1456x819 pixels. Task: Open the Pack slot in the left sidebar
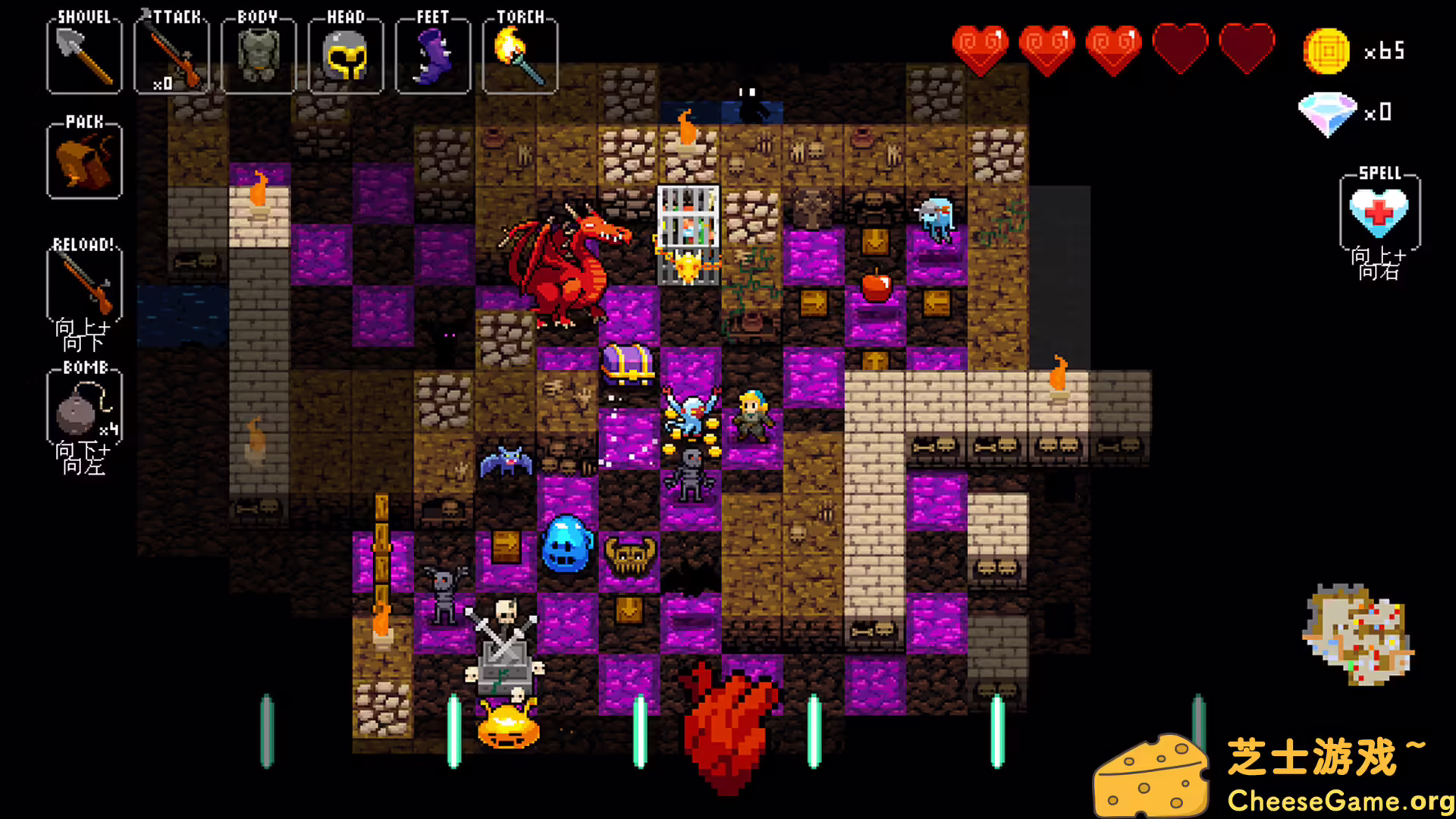(83, 159)
